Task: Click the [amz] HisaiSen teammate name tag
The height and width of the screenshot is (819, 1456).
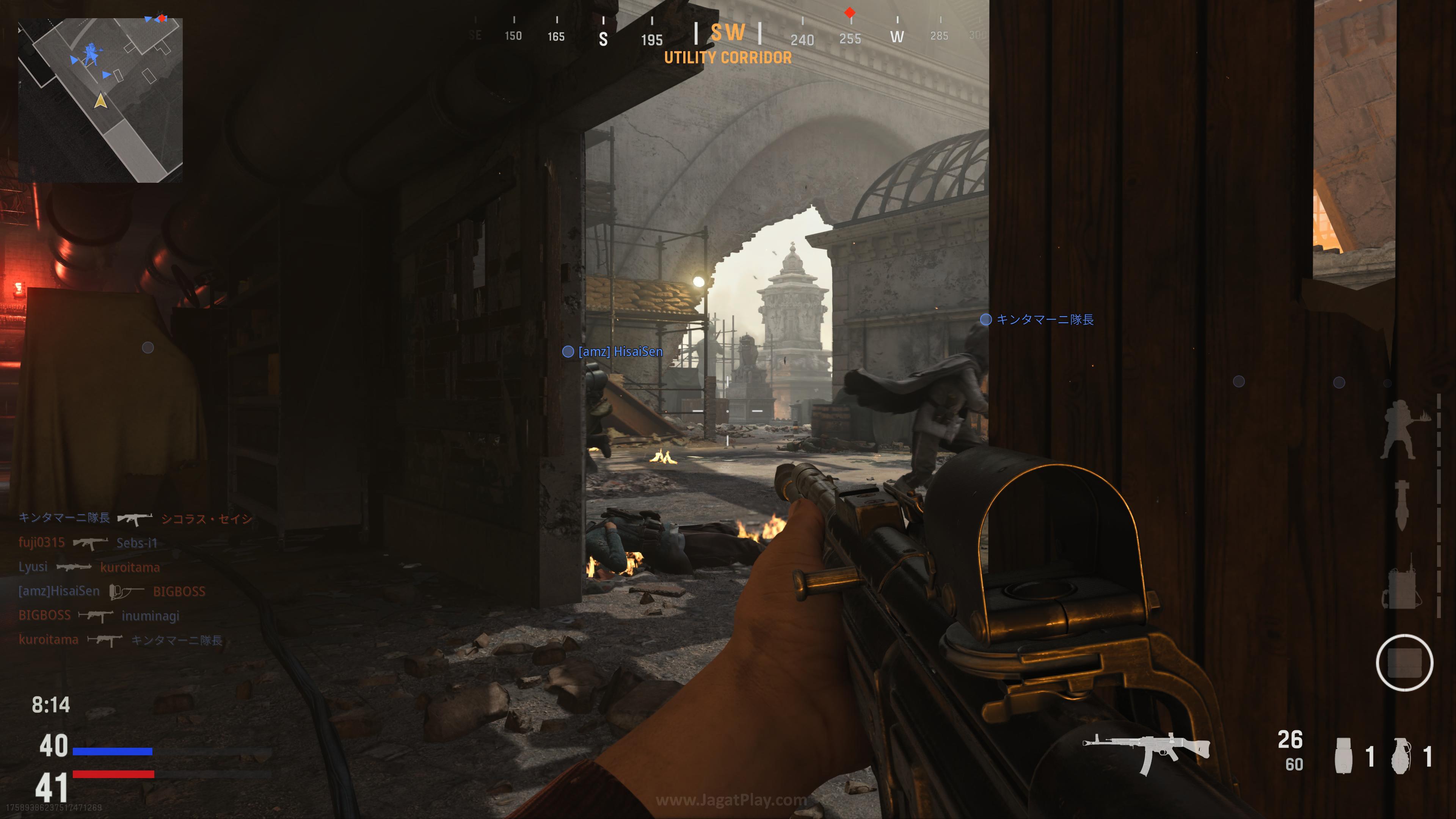Action: coord(620,351)
